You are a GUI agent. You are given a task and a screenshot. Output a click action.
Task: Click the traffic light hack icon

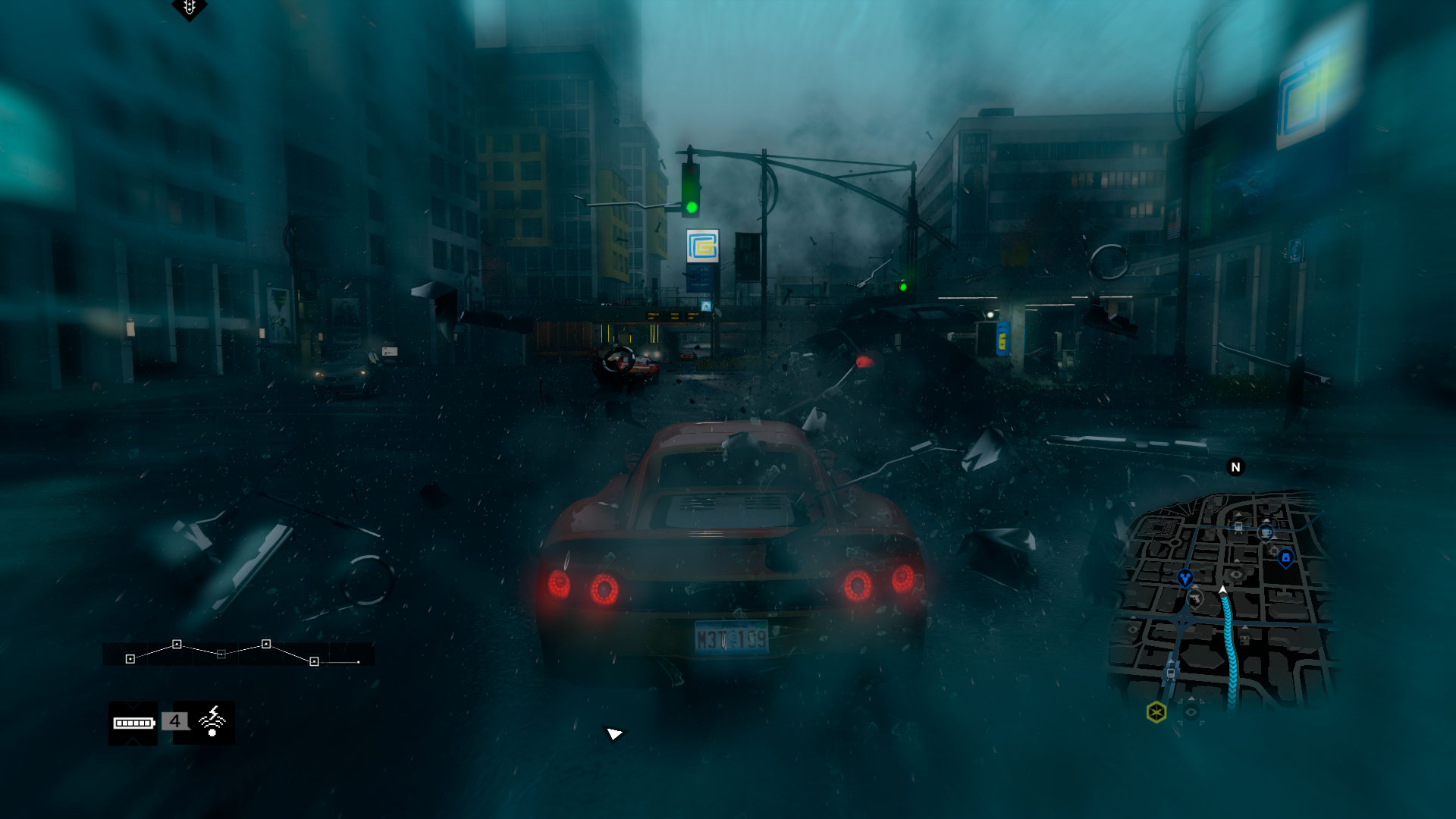[x=189, y=8]
